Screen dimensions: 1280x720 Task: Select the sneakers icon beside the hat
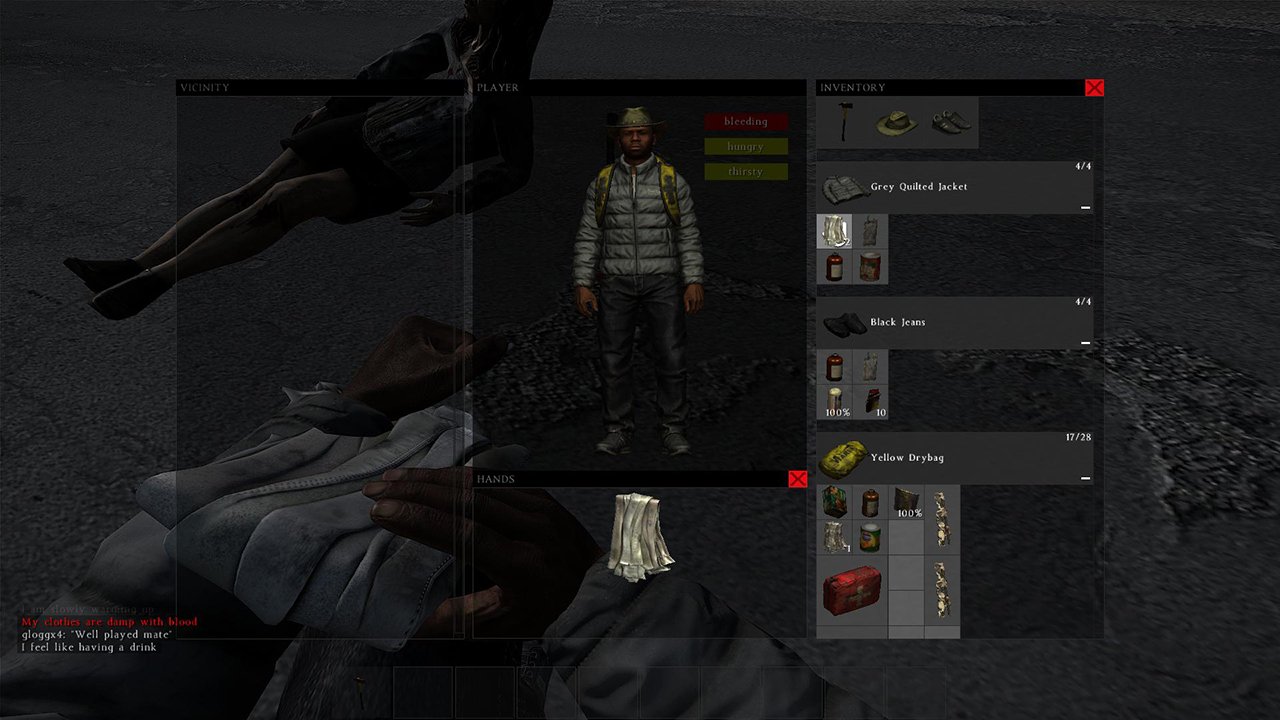click(x=948, y=122)
